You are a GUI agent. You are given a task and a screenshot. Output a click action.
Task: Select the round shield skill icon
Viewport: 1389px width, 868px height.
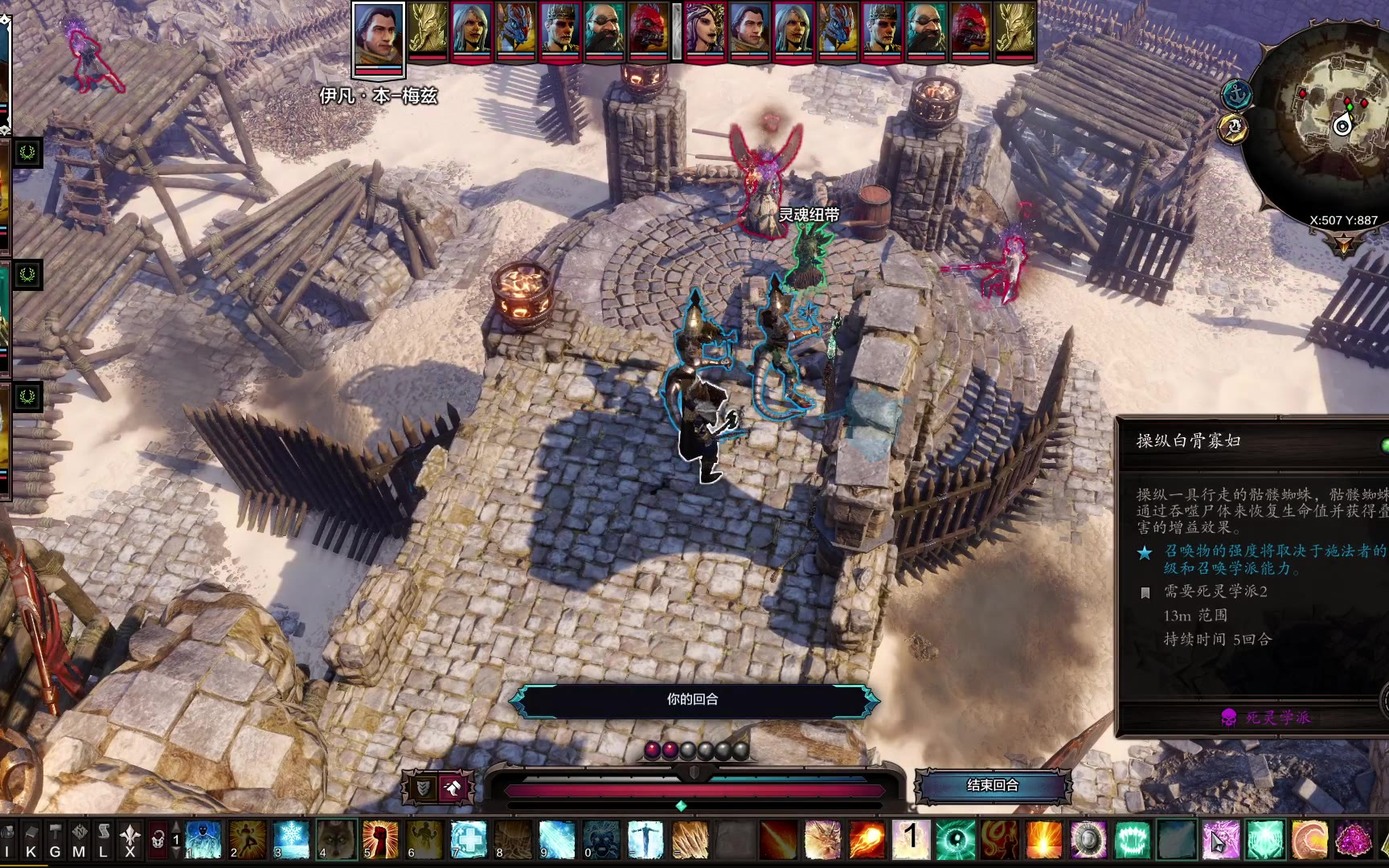1088,840
